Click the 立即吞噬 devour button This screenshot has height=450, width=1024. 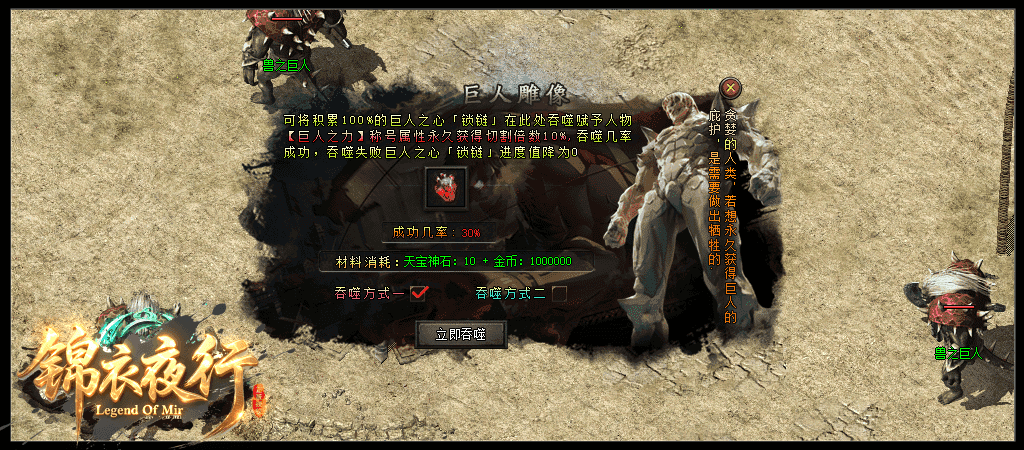[461, 334]
